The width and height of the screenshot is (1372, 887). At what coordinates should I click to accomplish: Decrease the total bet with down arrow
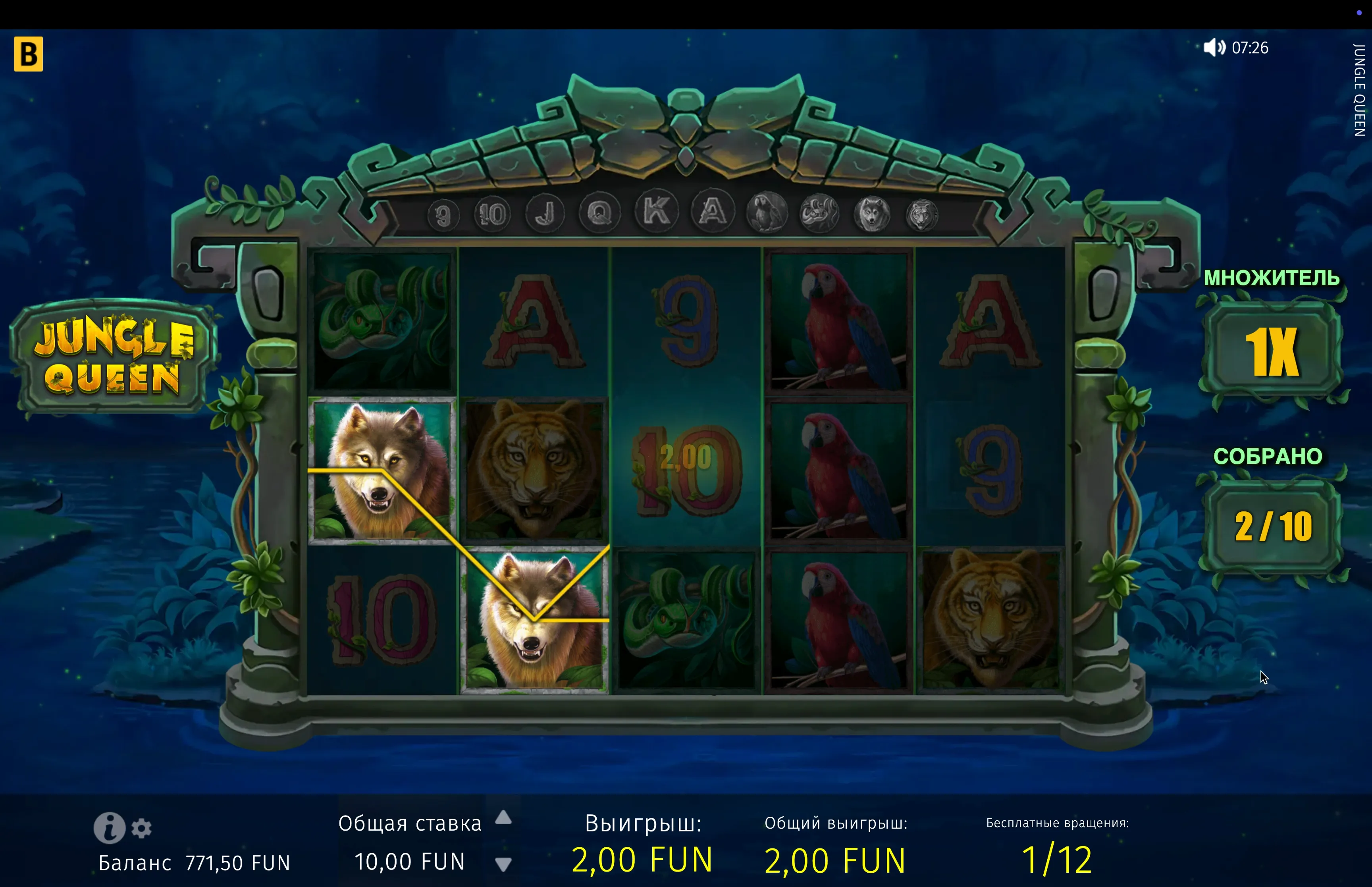coord(503,864)
